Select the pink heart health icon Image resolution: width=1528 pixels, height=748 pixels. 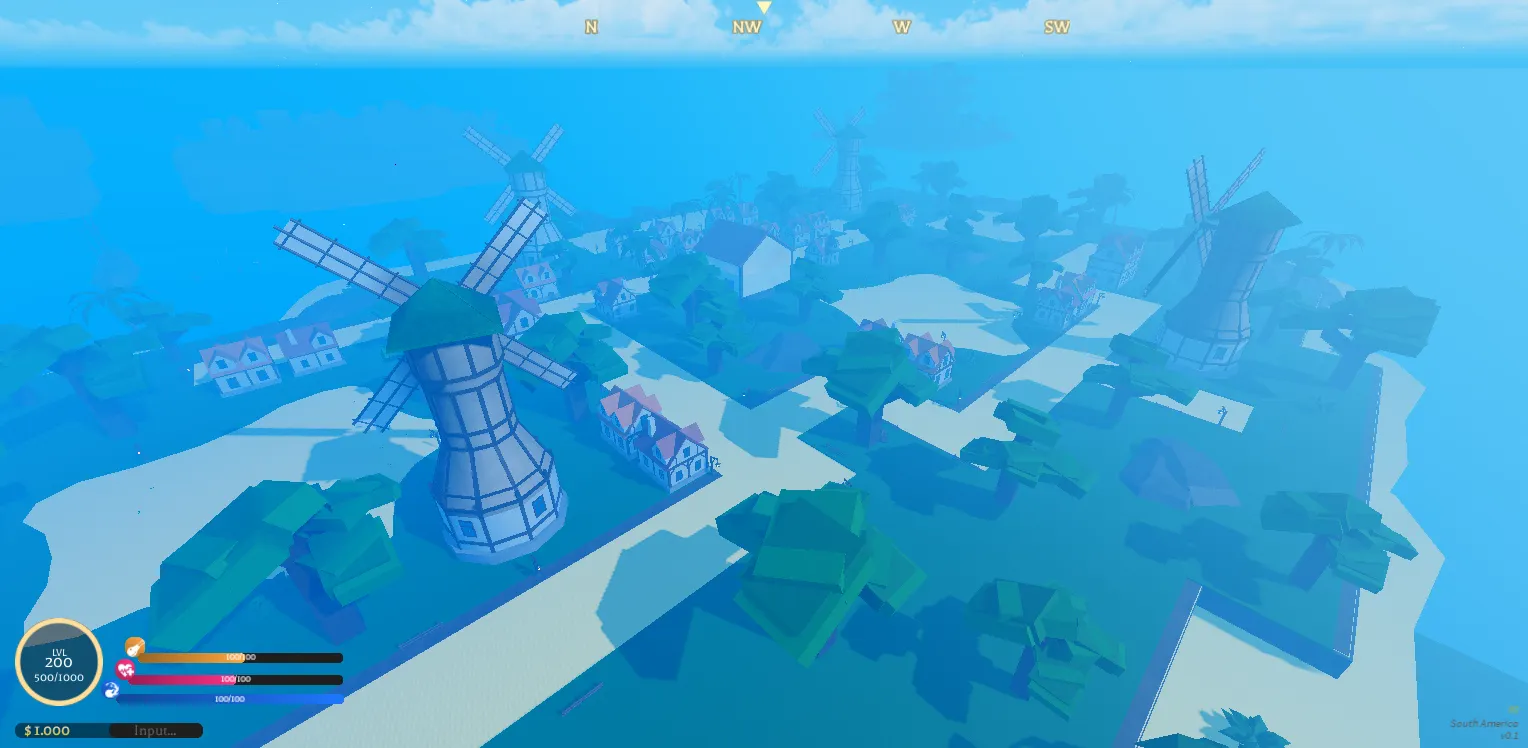point(125,669)
